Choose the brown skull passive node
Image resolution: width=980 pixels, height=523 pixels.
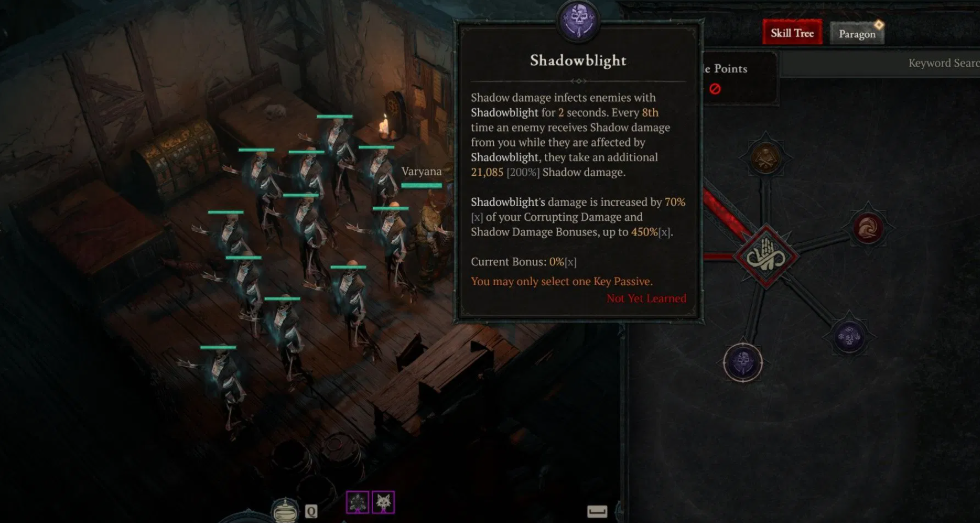click(x=765, y=159)
